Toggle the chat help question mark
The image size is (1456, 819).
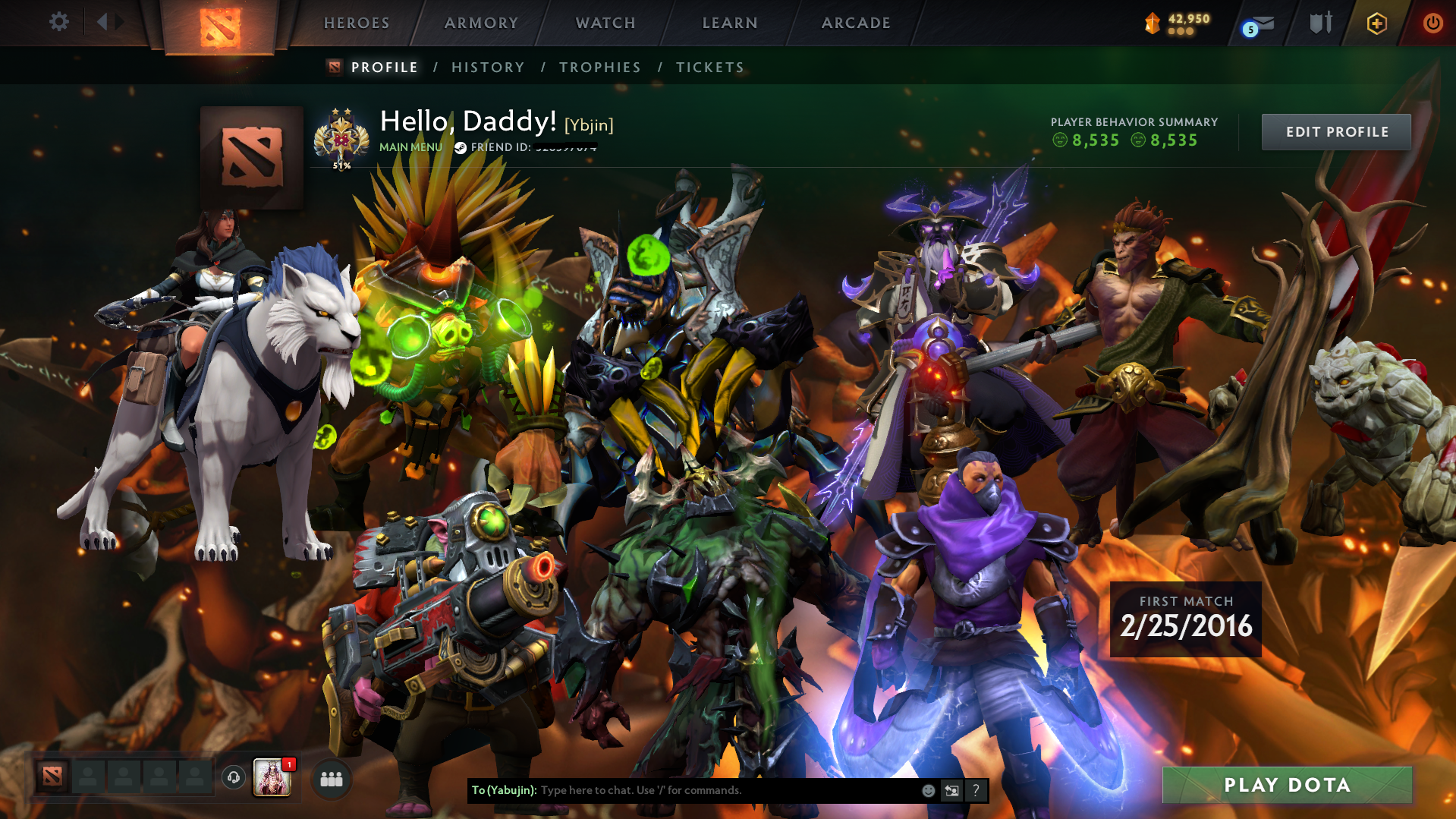click(x=976, y=790)
